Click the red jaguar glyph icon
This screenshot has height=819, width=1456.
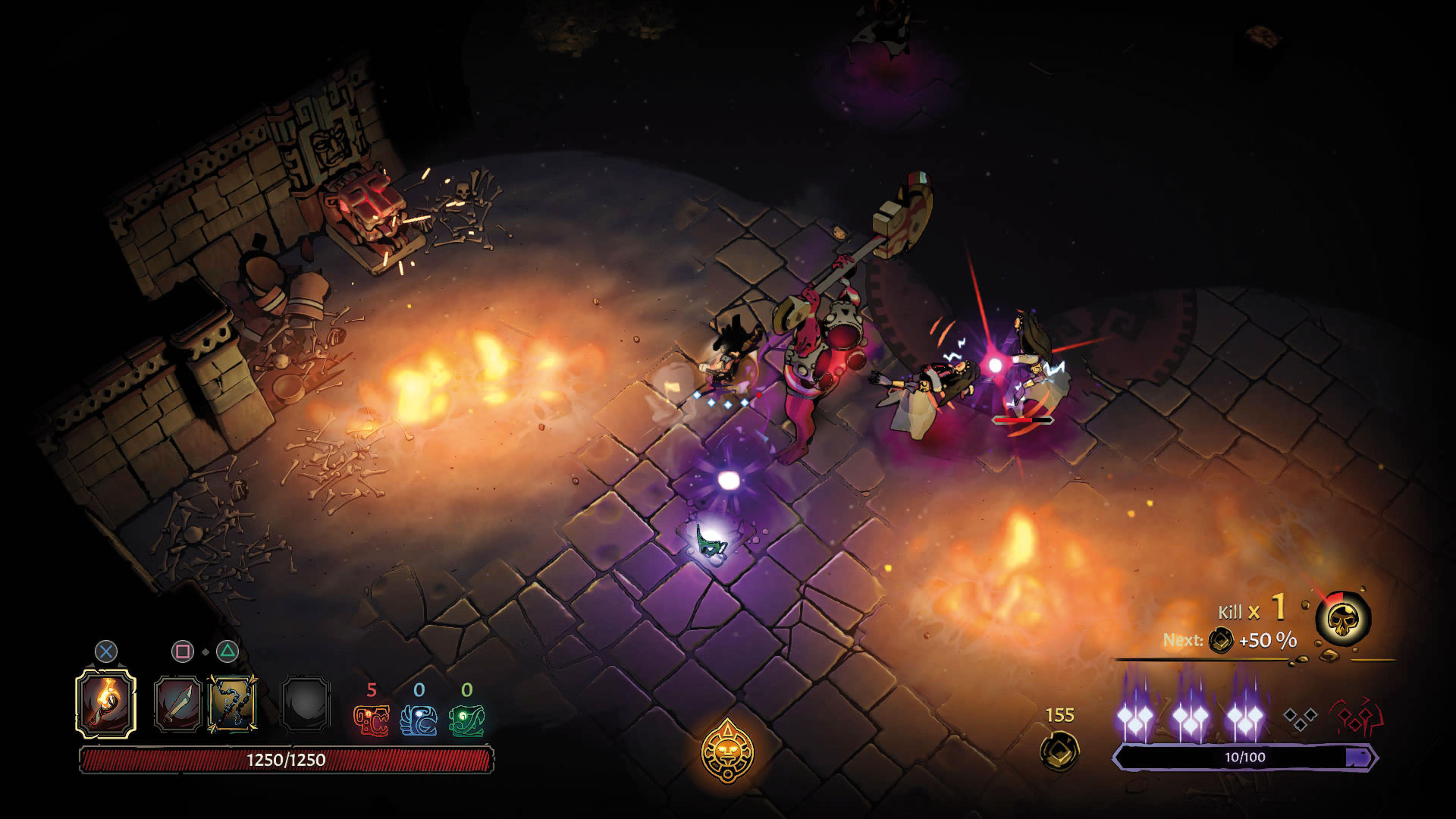coord(372,720)
